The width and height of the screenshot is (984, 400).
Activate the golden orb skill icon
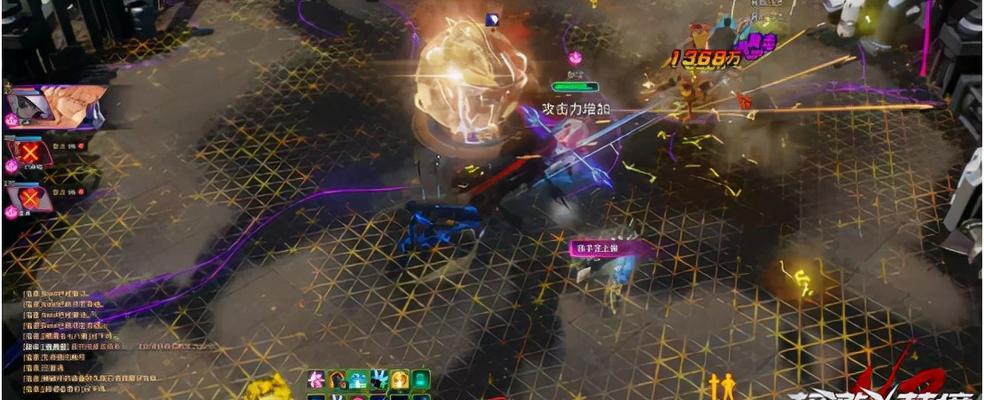[400, 379]
